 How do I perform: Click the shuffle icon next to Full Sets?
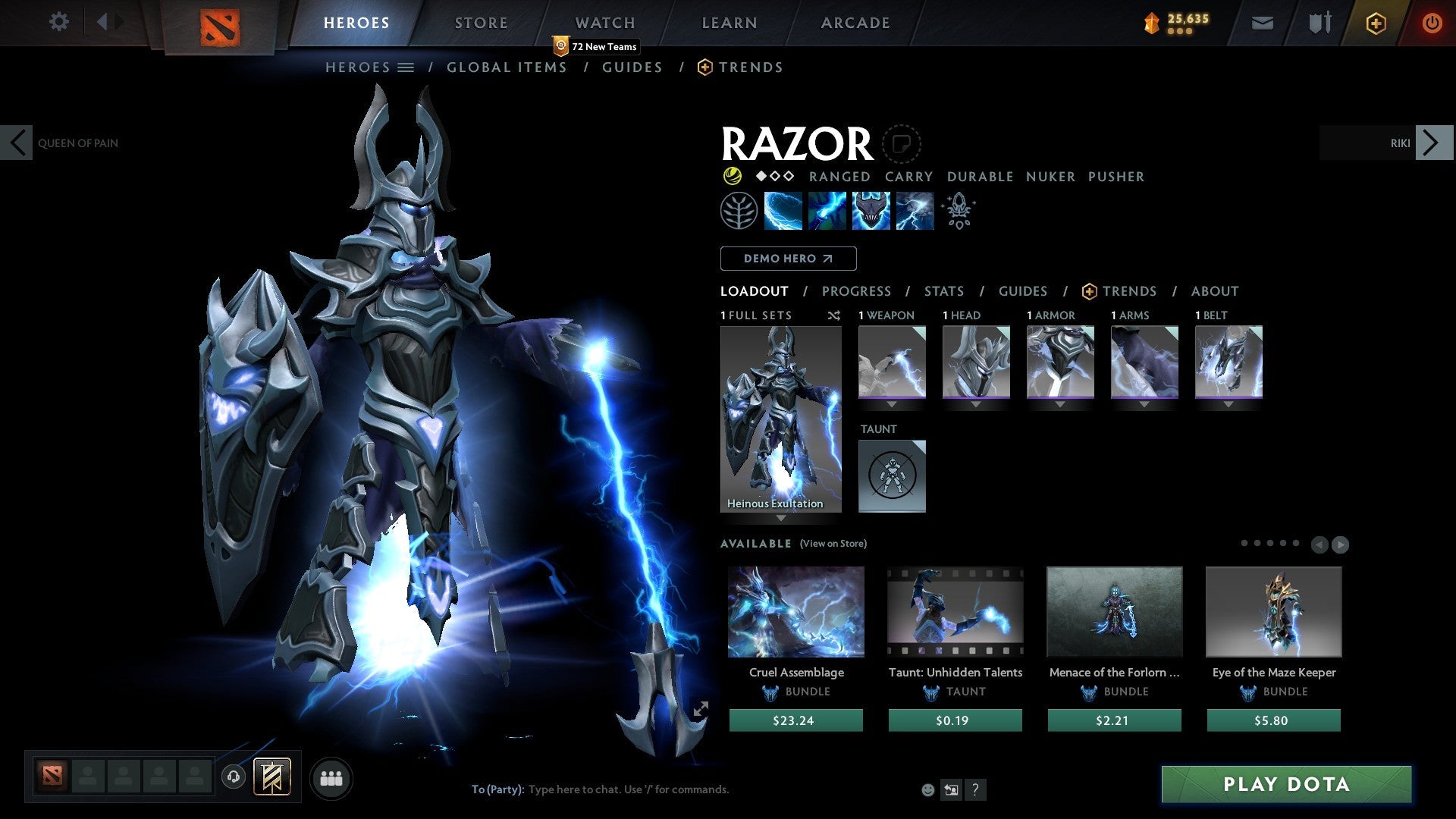(x=833, y=315)
